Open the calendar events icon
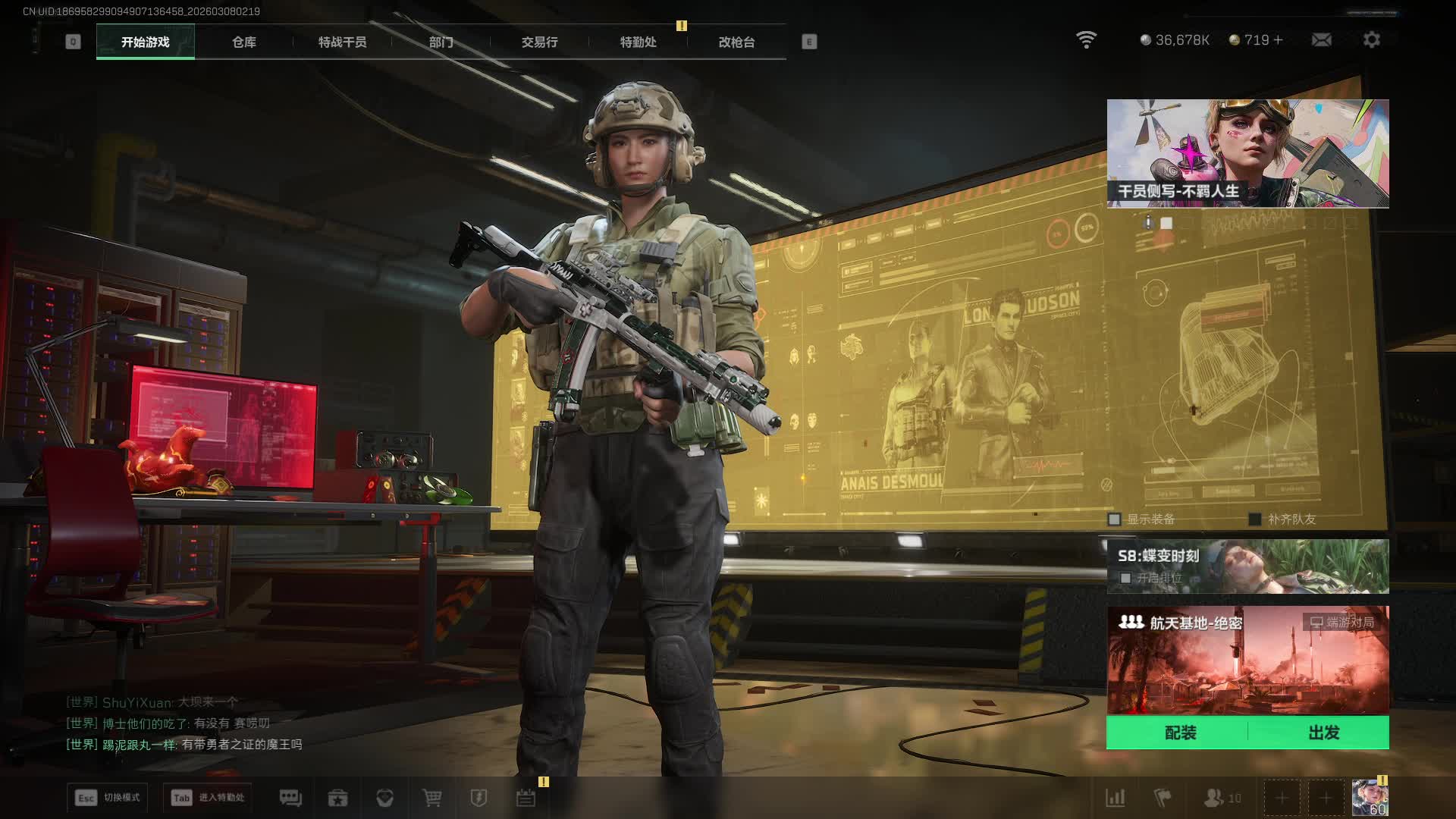This screenshot has width=1456, height=819. click(526, 798)
